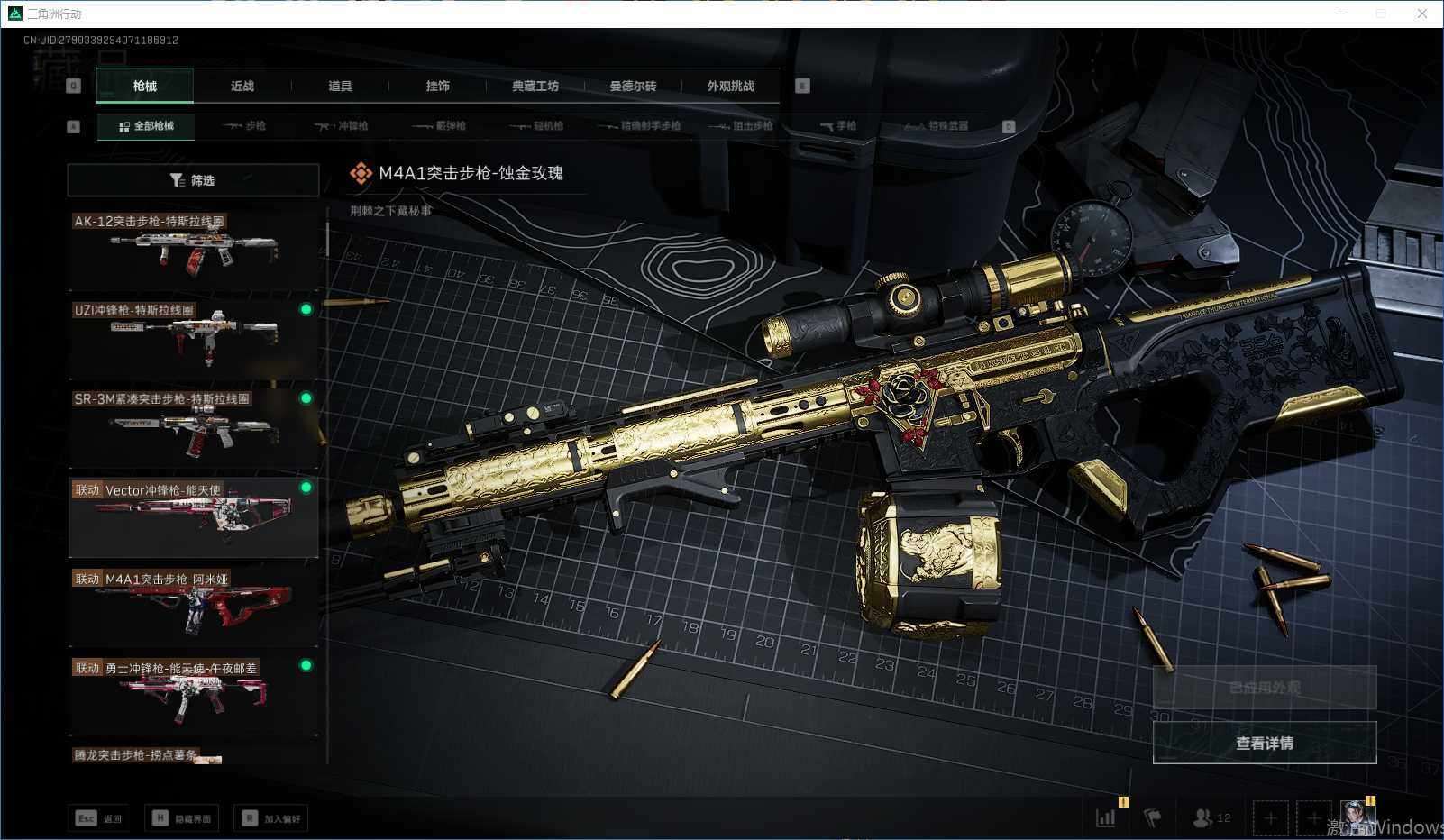Open the player avatar in the bottom bar
1444x840 pixels.
1356,817
